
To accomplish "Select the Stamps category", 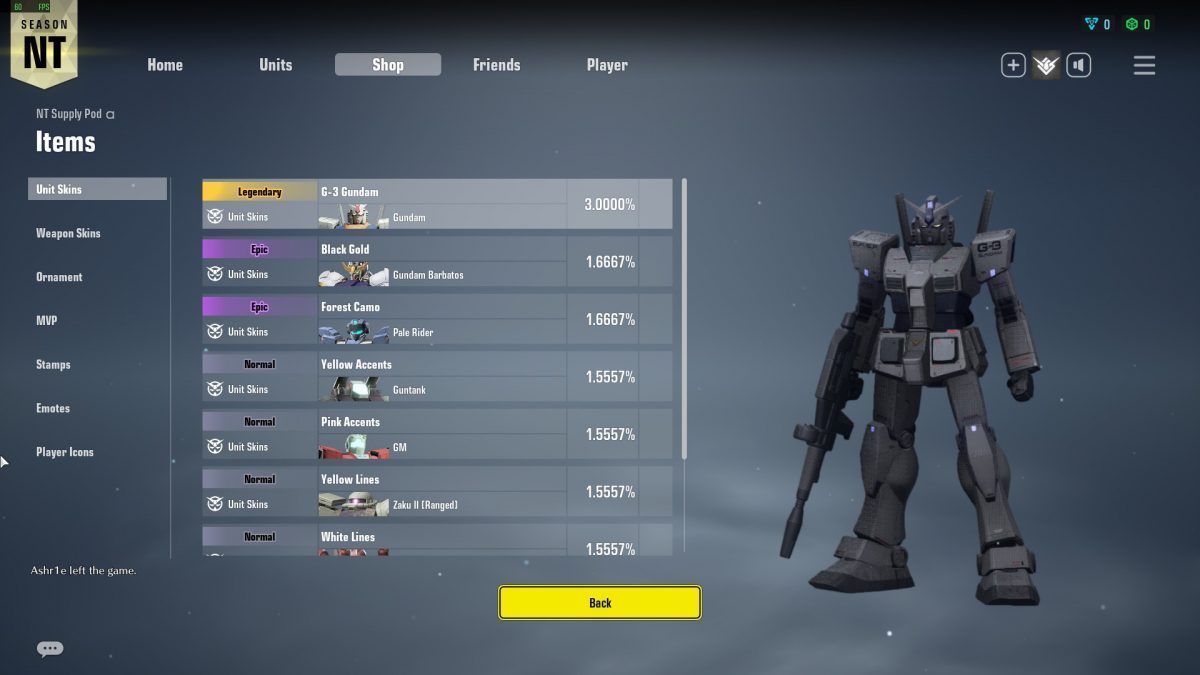I will click(53, 365).
